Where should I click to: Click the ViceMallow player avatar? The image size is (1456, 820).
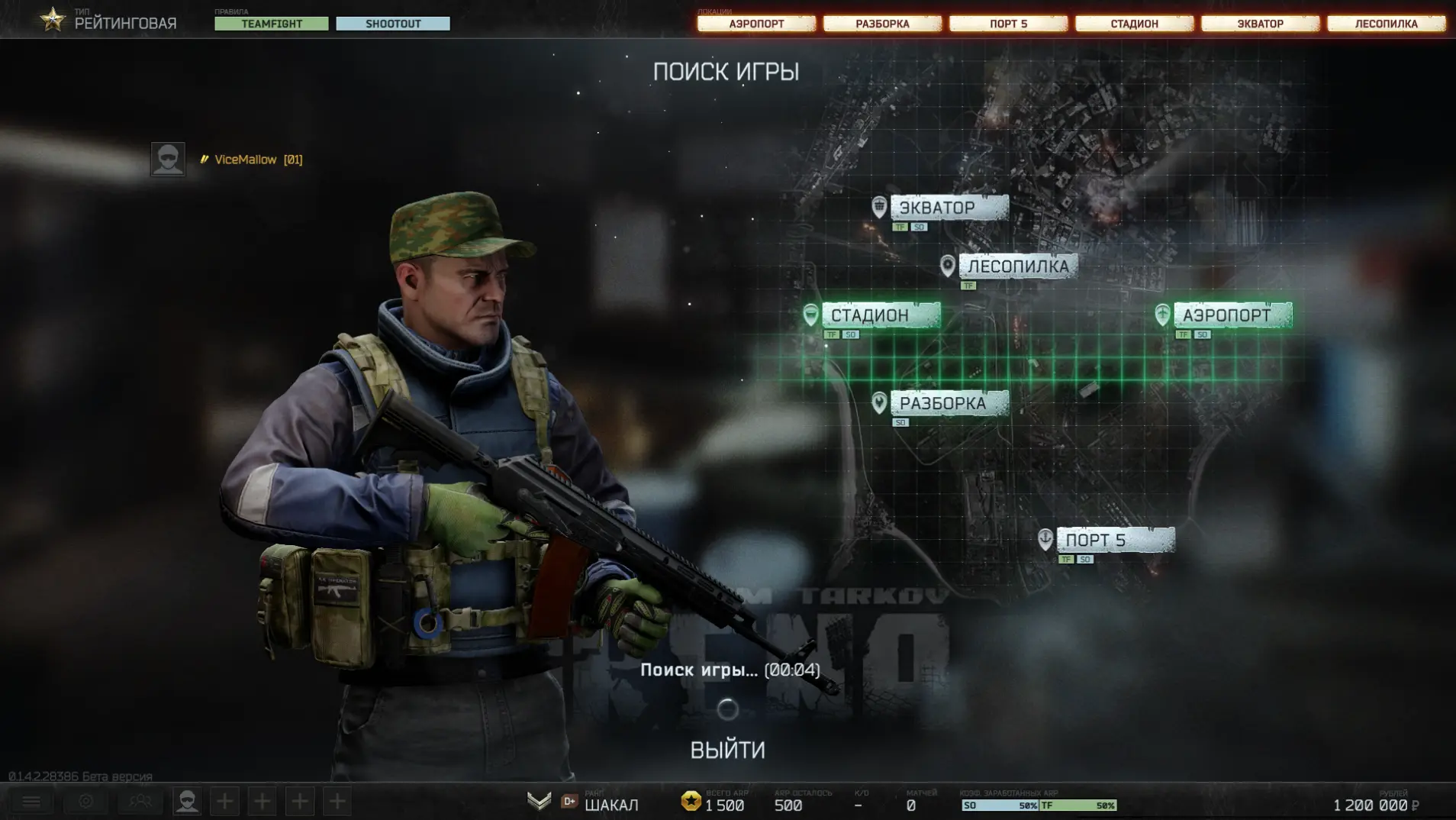click(168, 160)
